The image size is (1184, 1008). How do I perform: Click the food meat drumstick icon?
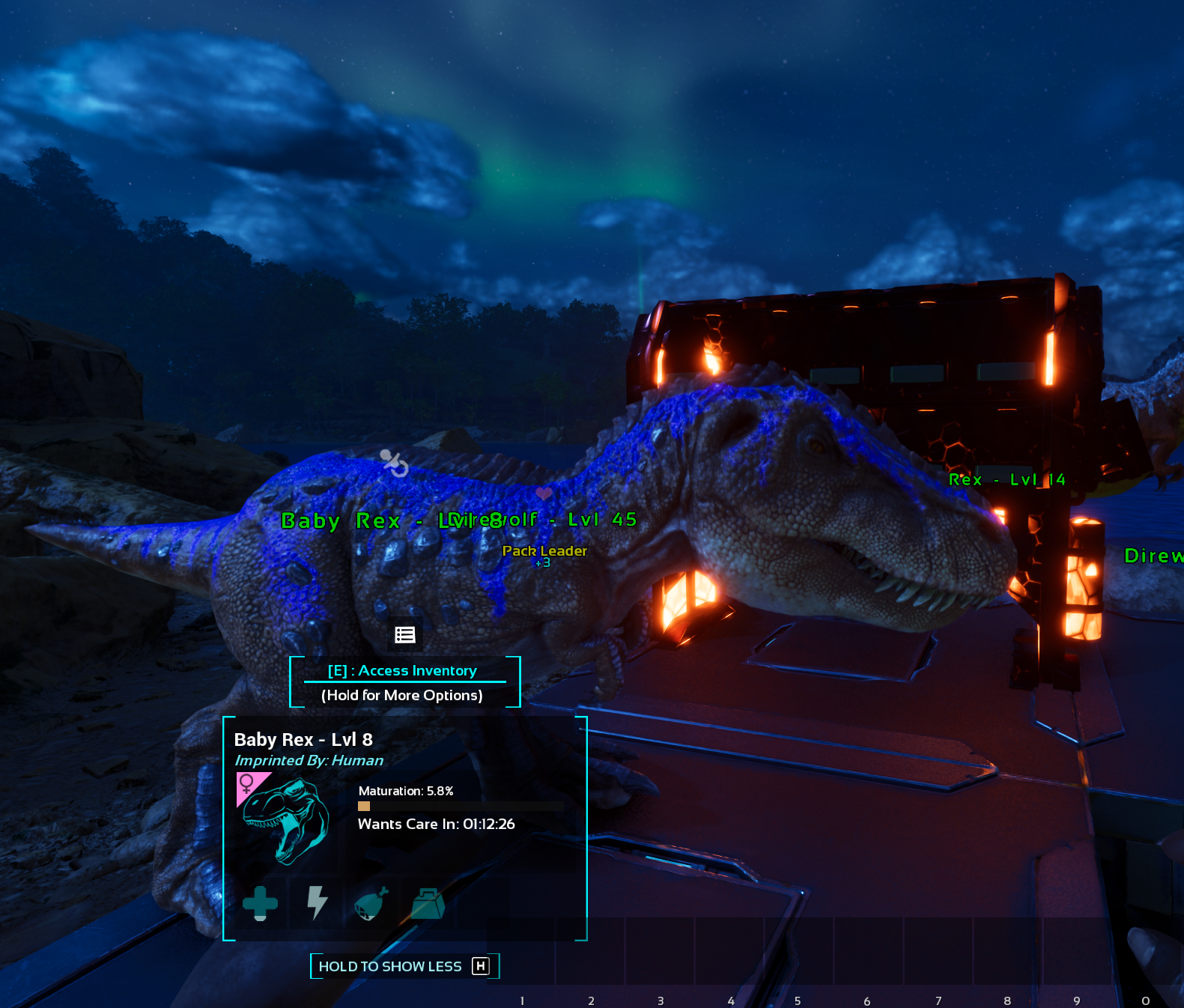pos(371,903)
